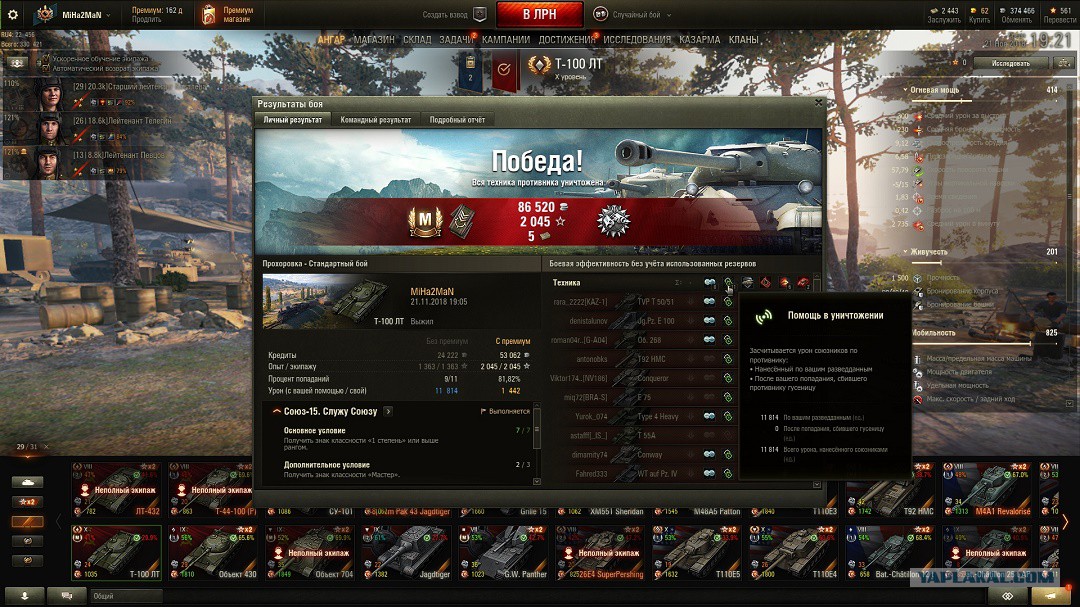Select the Личный результат tab
Image resolution: width=1080 pixels, height=607 pixels.
292,120
